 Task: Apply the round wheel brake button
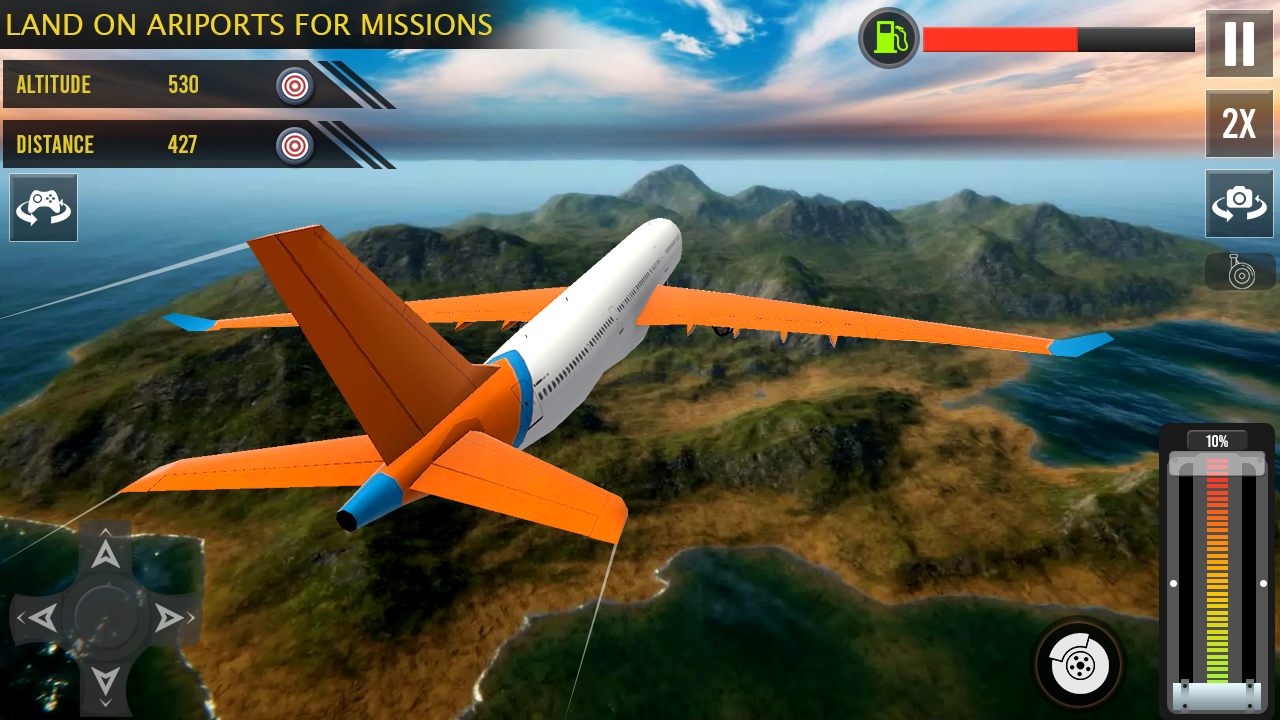coord(1078,663)
